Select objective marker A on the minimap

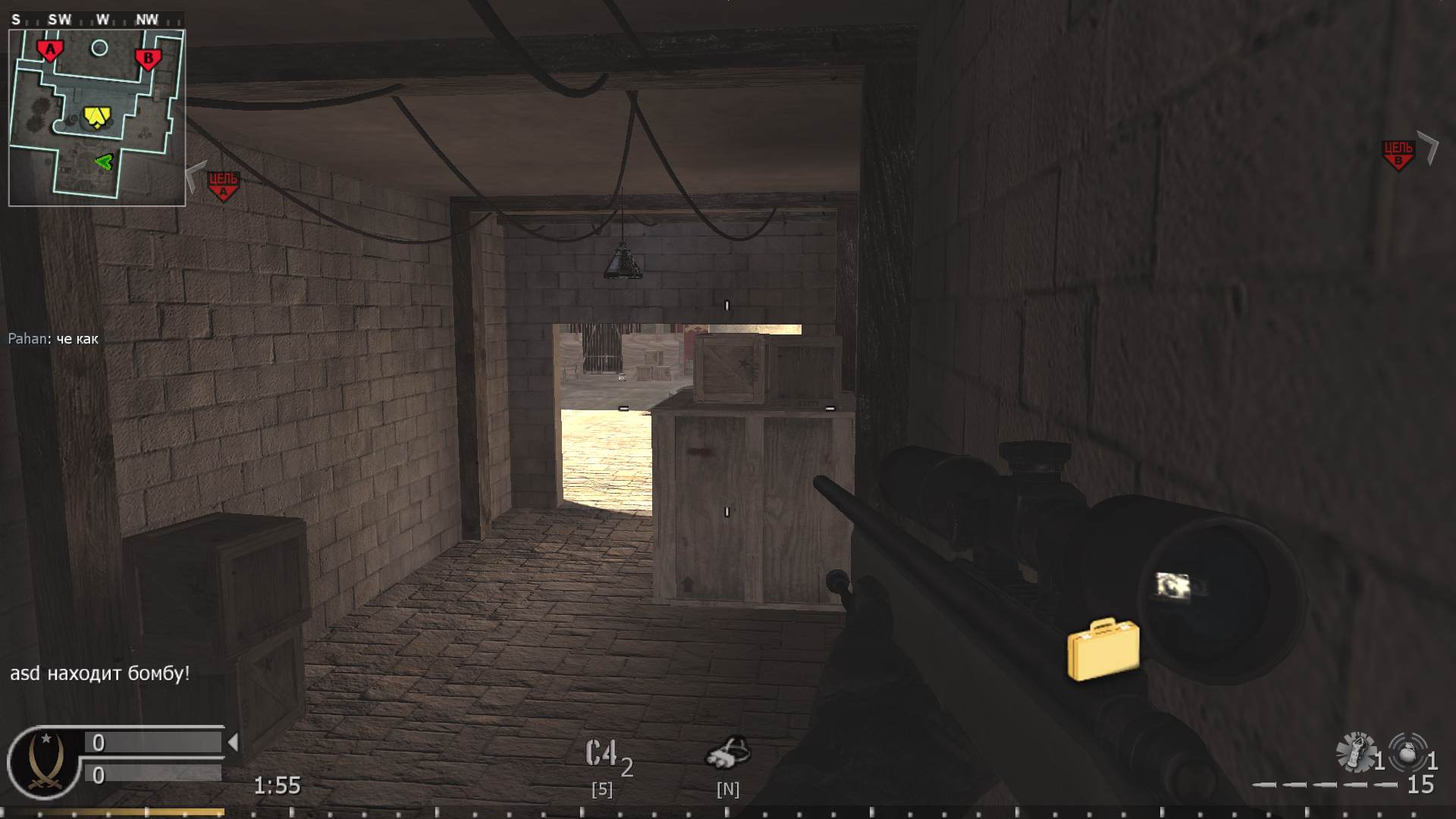[50, 48]
